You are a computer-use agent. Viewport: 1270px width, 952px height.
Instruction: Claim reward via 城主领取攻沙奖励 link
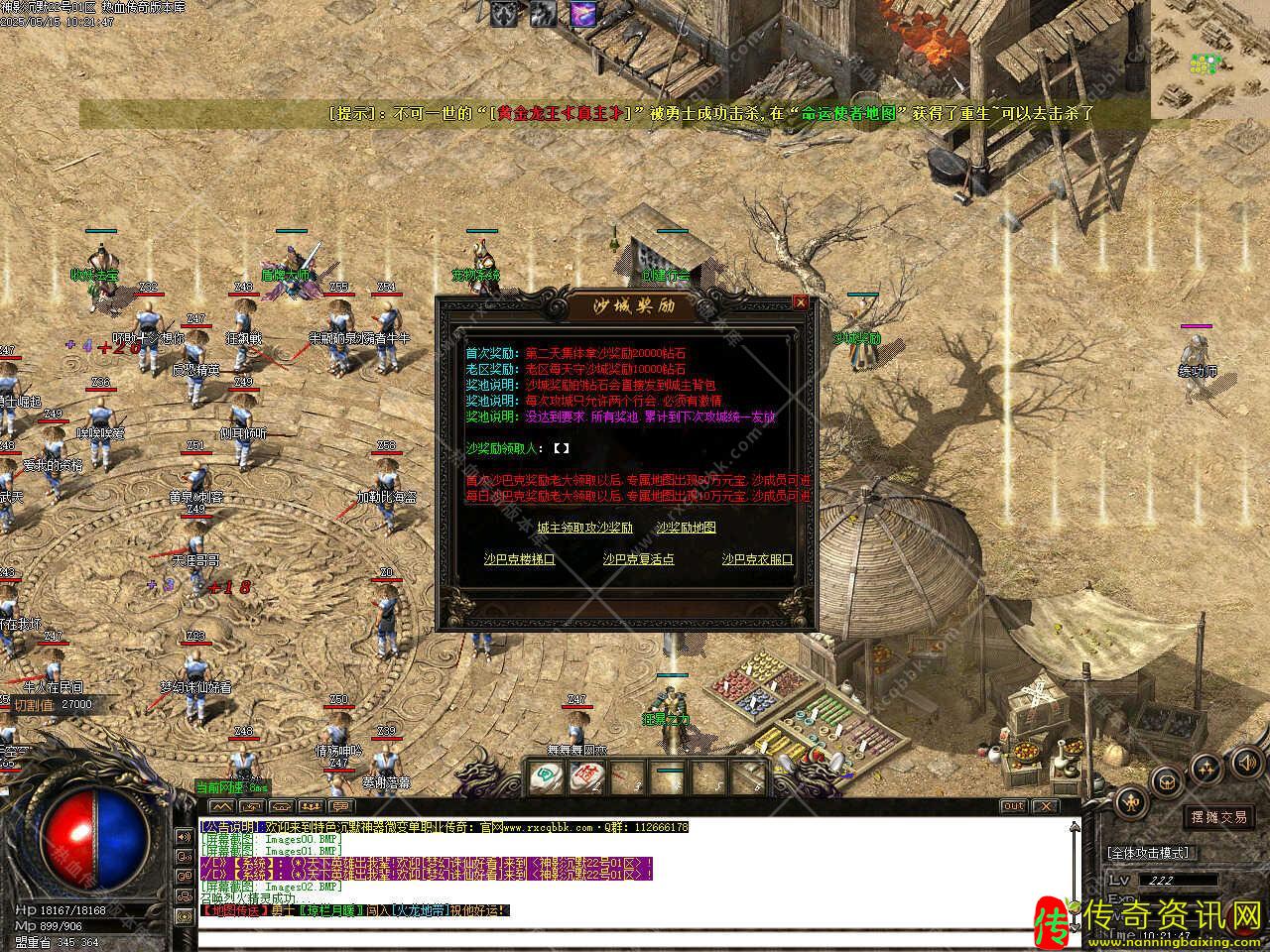pos(584,528)
